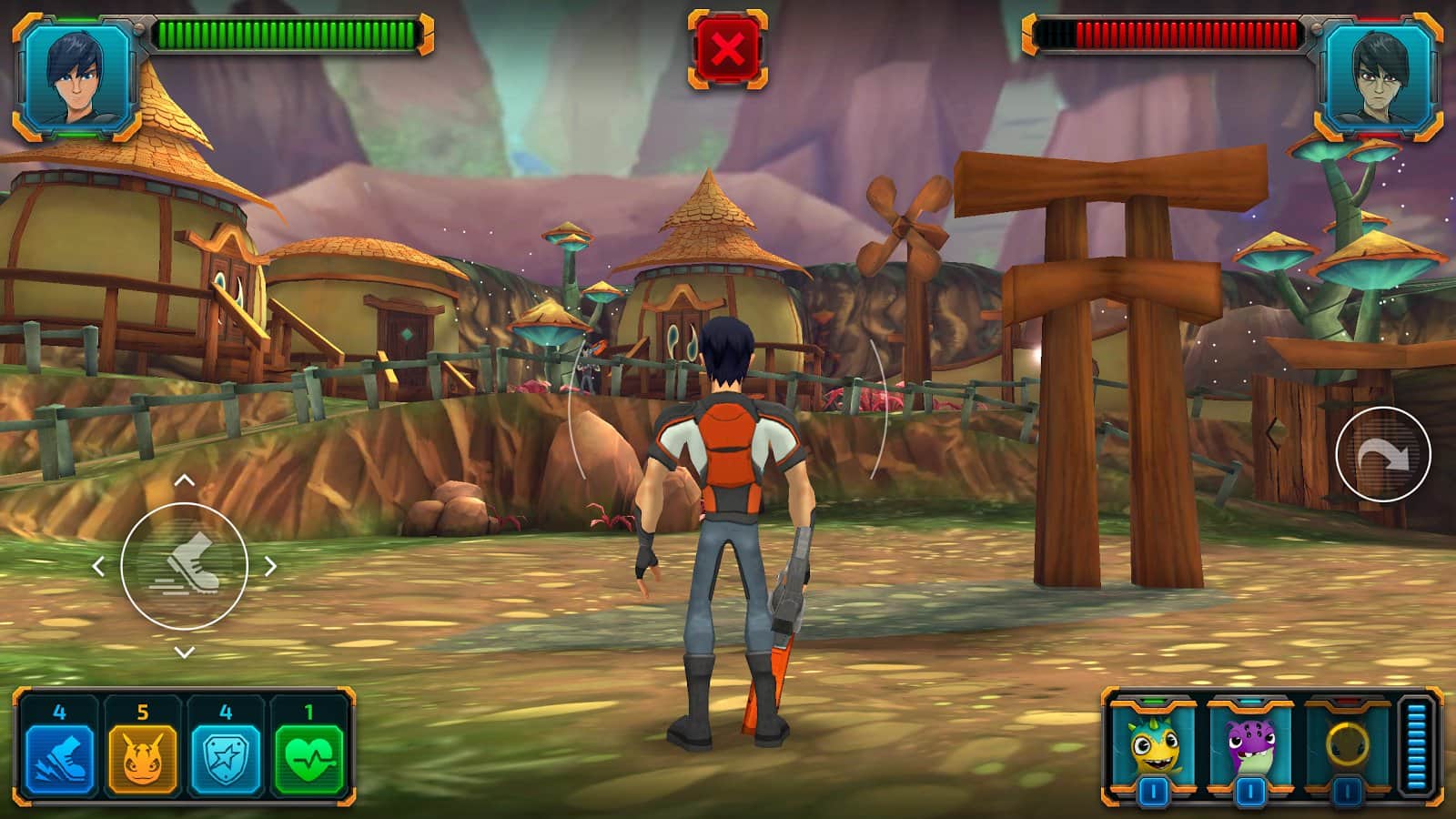Tap the running boot movement pad
The image size is (1456, 819).
pyautogui.click(x=185, y=566)
